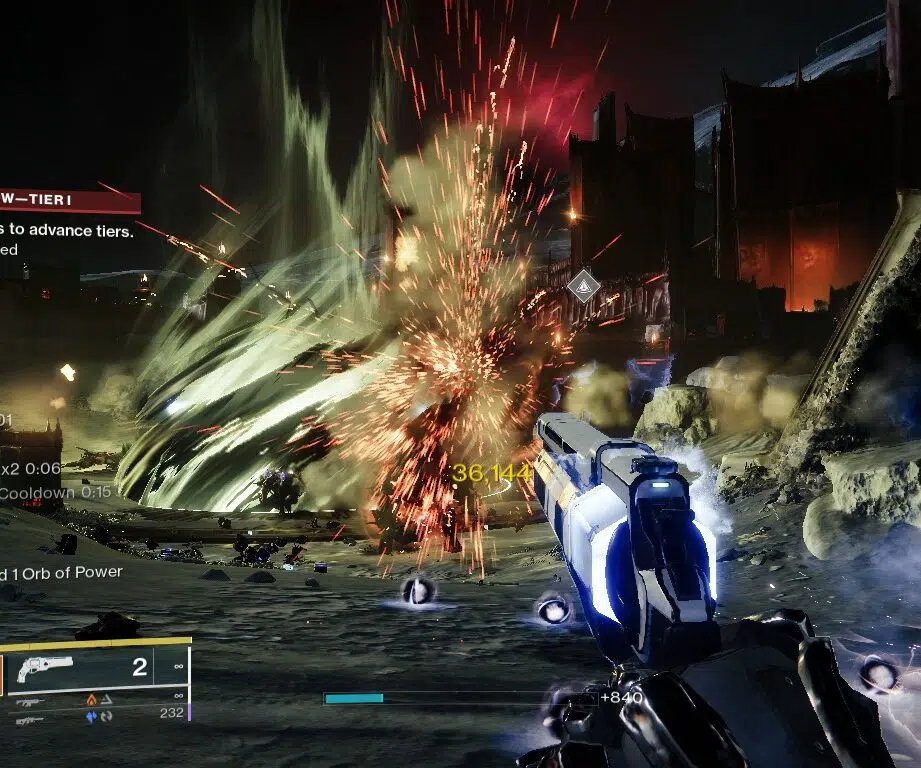
Task: Select the equipped hand cannon weapon slot
Action: (45, 668)
